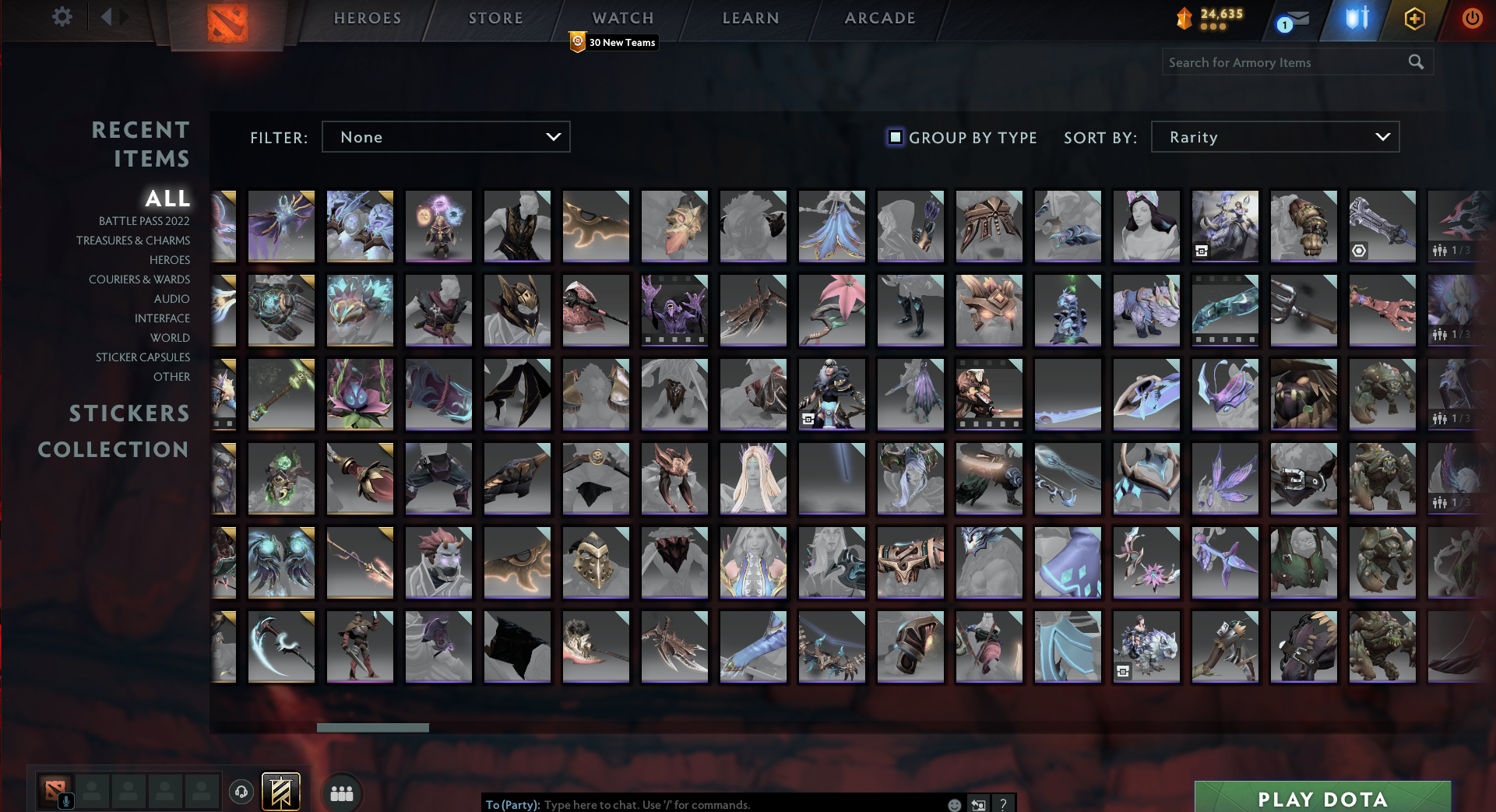Screen dimensions: 1496x812
Task: Open the ARCADE menu
Action: pyautogui.click(x=879, y=18)
